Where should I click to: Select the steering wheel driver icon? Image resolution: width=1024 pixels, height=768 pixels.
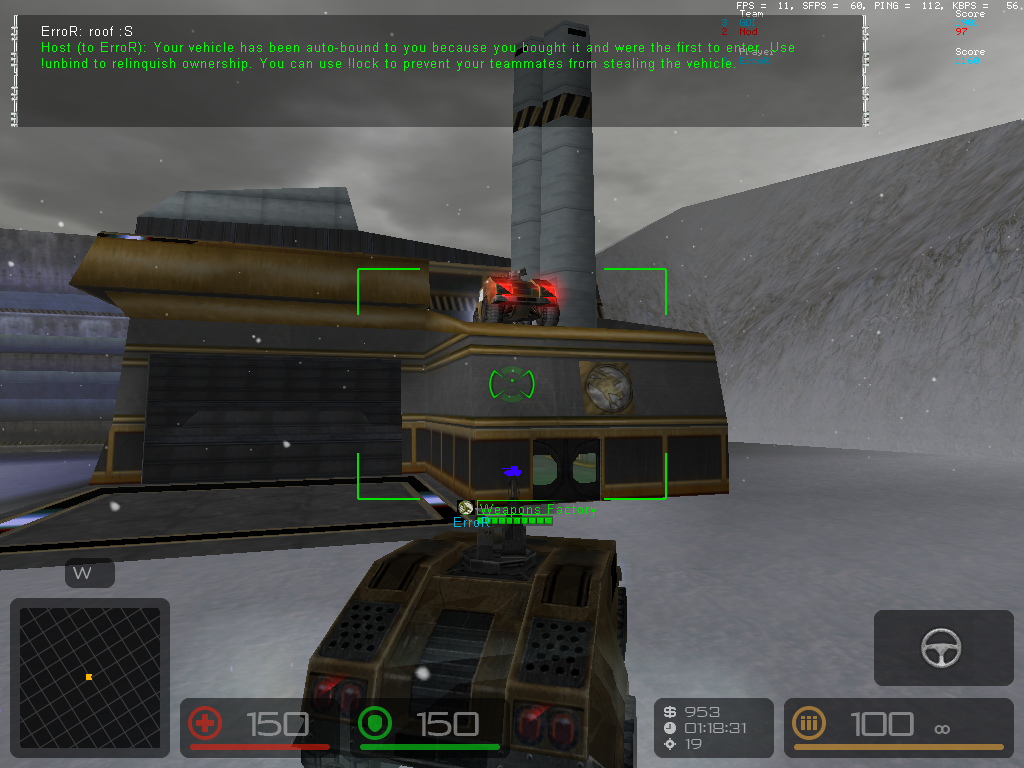point(942,648)
